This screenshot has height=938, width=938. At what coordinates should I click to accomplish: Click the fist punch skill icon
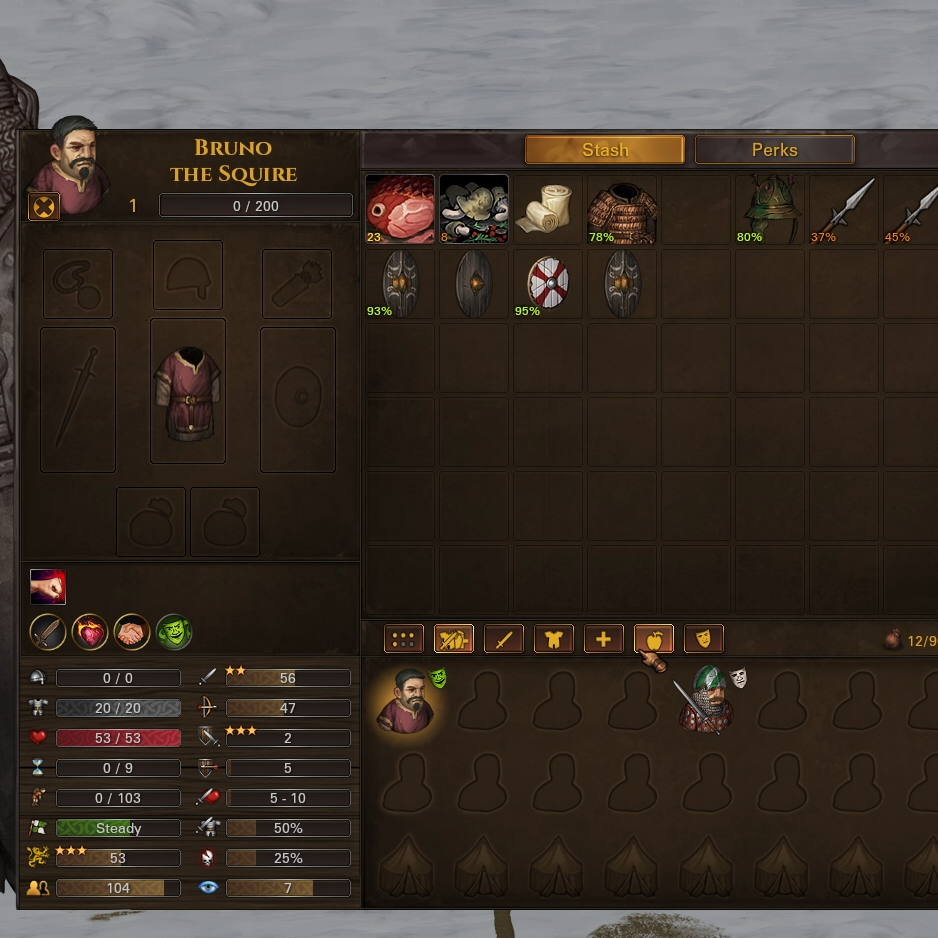point(48,587)
